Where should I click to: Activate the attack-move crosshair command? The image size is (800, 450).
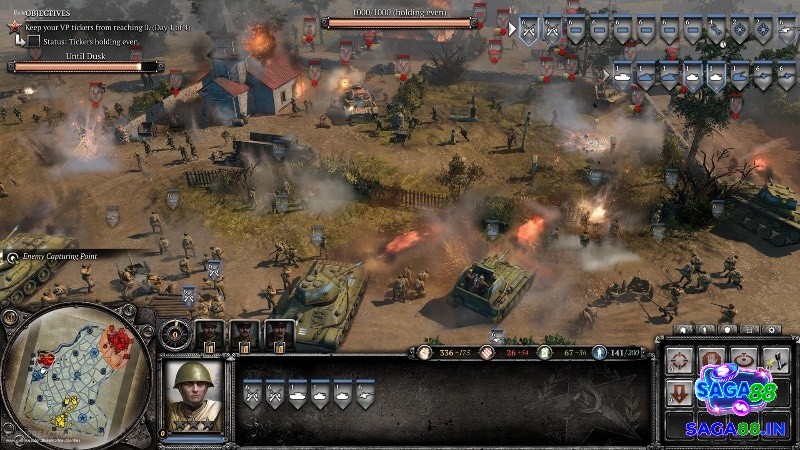[x=681, y=362]
